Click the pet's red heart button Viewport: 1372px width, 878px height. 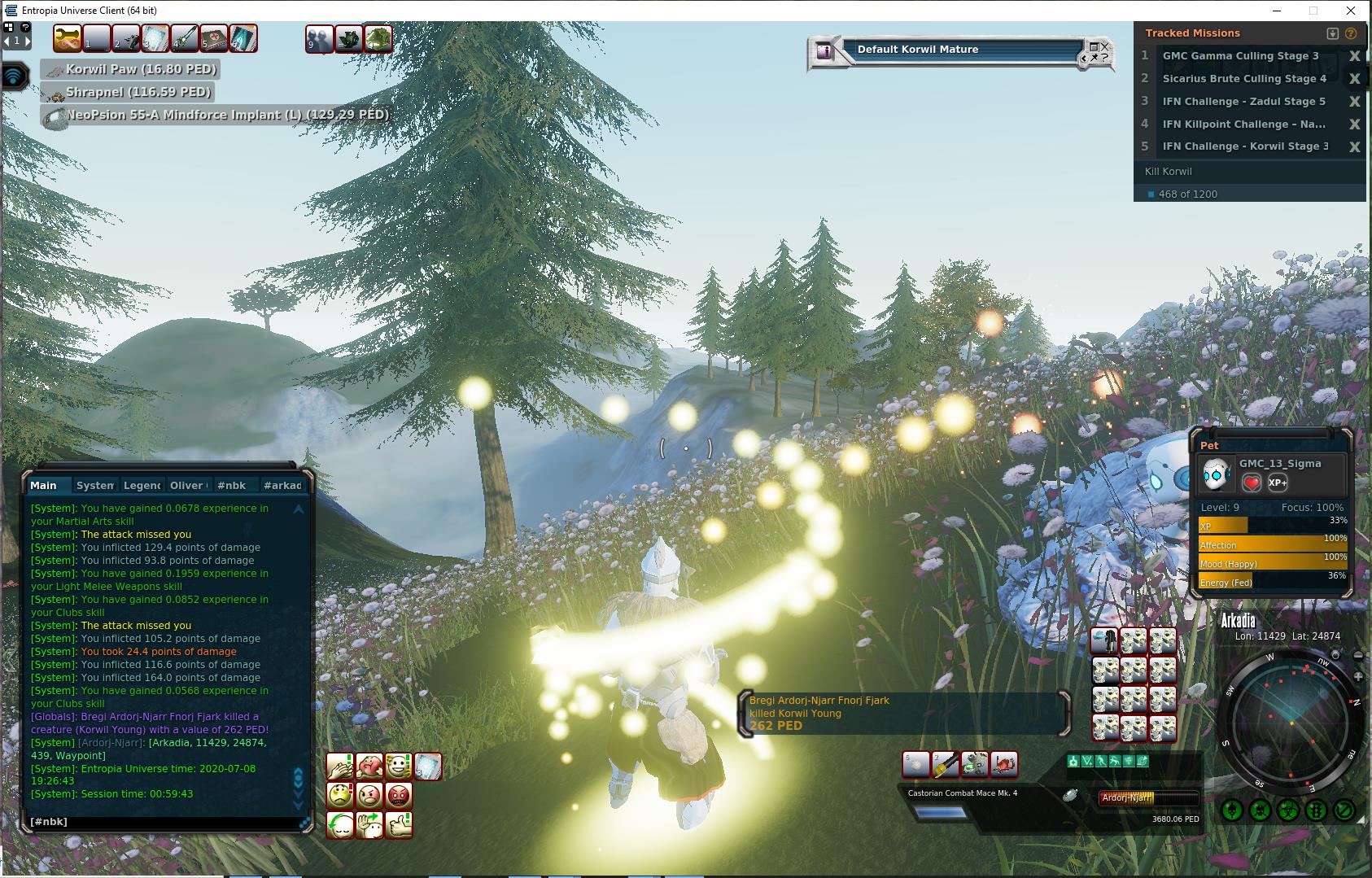click(1252, 483)
